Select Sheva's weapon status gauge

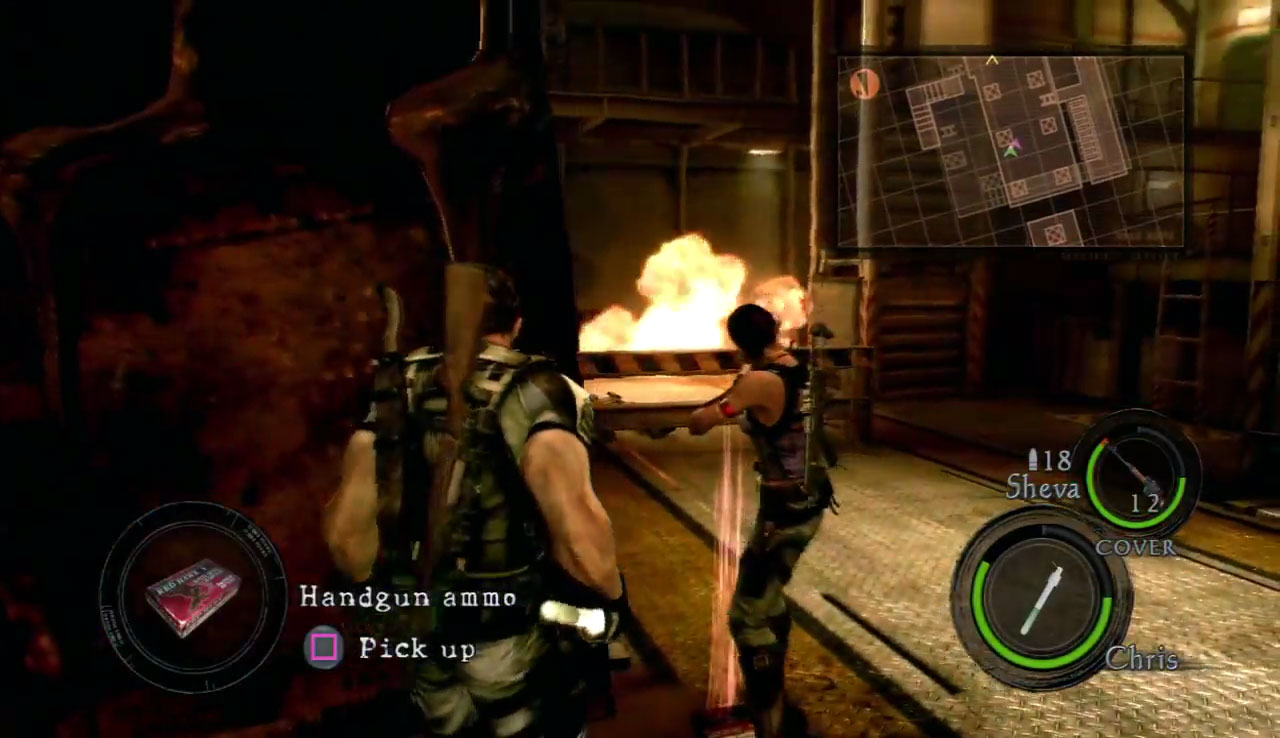click(x=1135, y=473)
